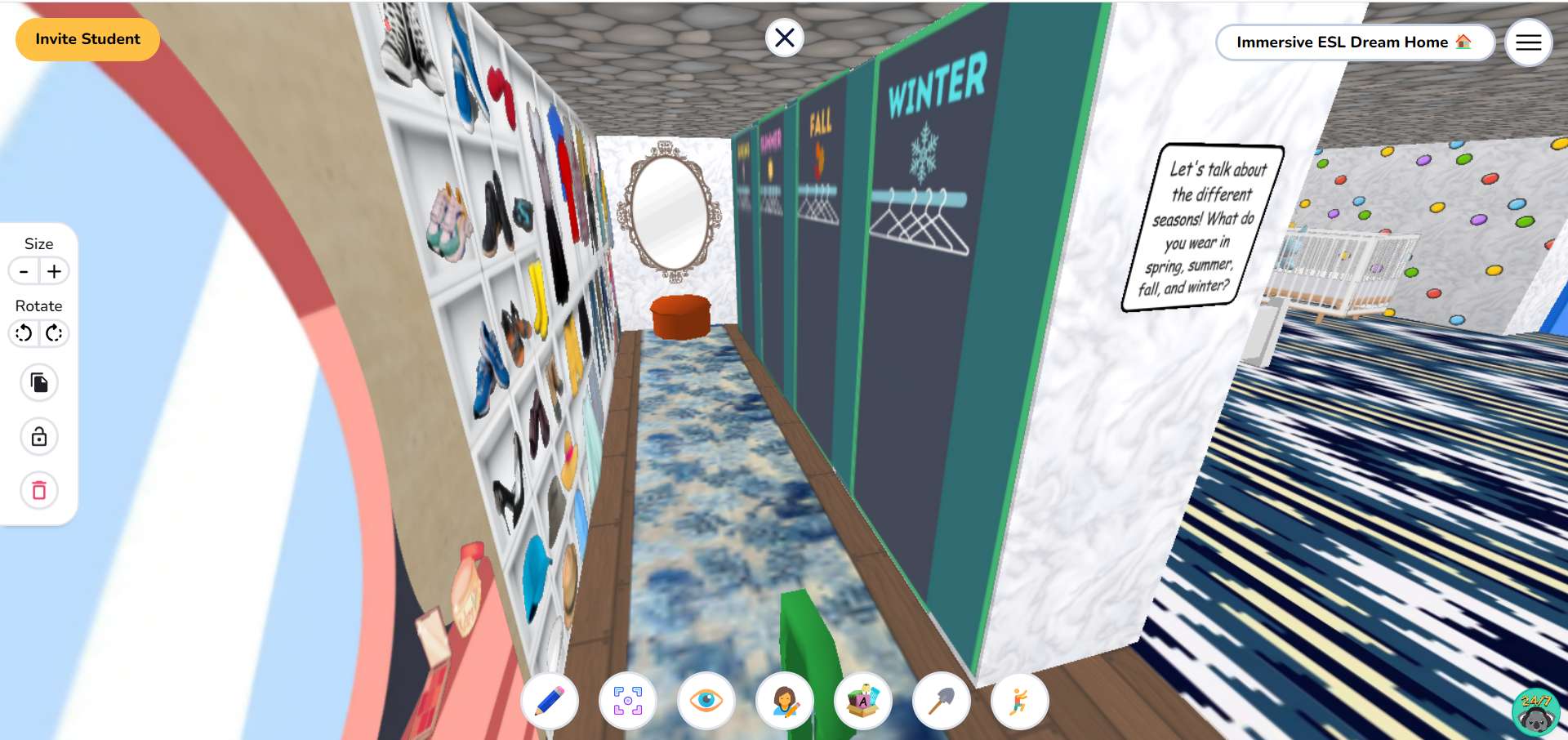Viewport: 1568px width, 740px height.
Task: Rotate the object clockwise
Action: coord(54,333)
